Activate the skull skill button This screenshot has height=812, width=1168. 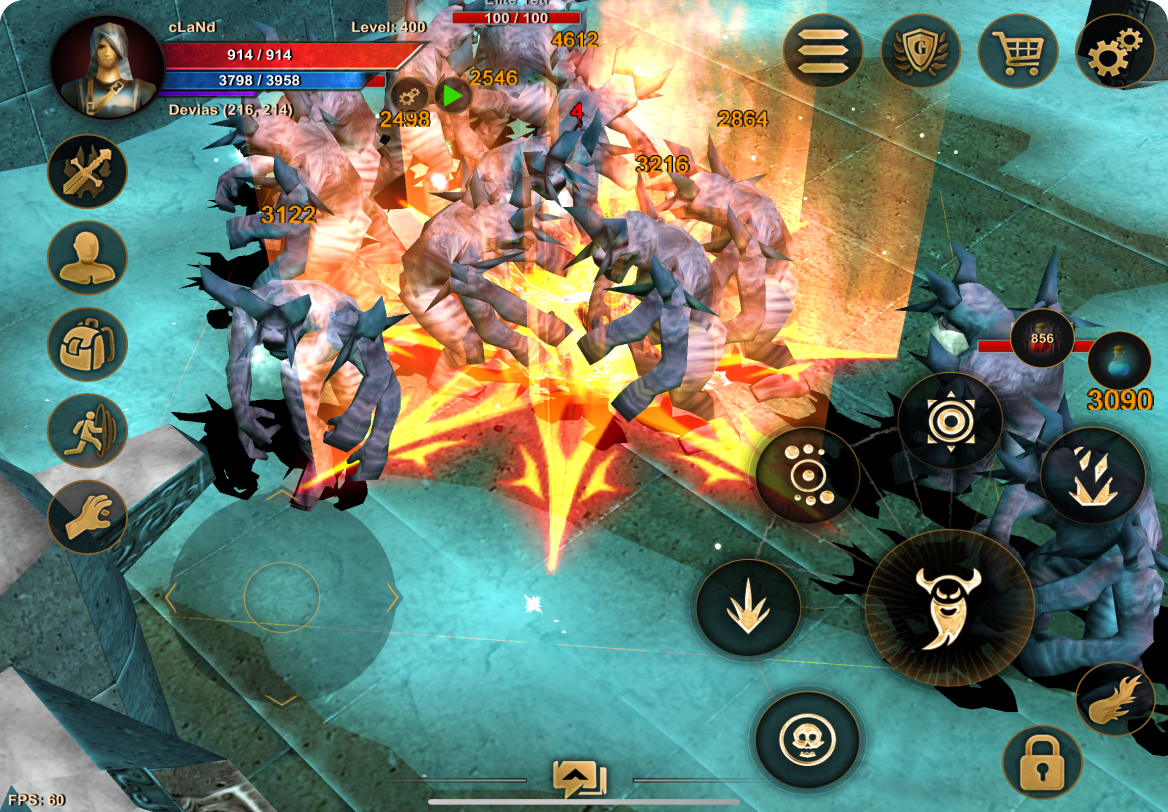pos(807,741)
